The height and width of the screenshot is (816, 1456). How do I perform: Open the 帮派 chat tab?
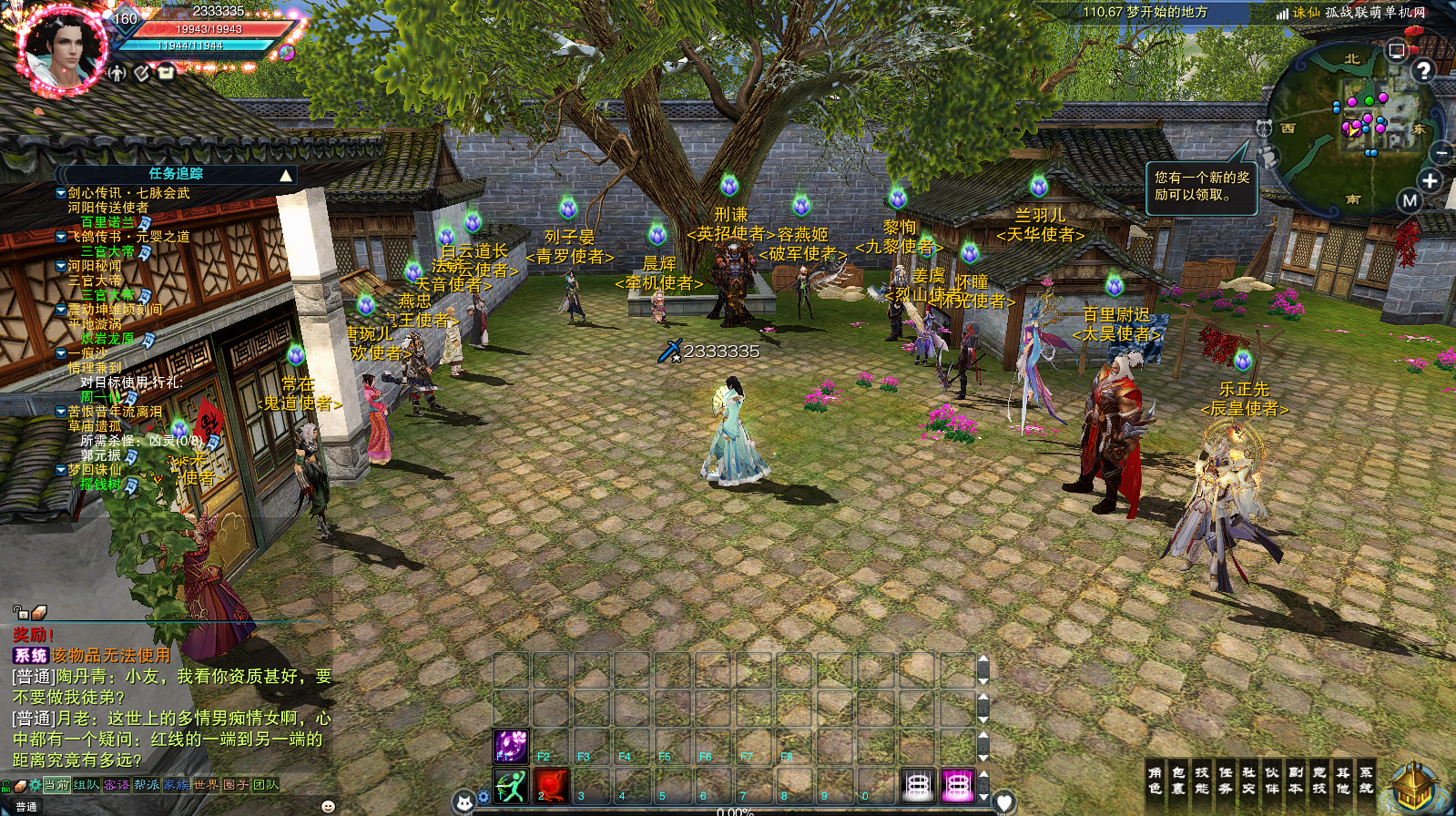(147, 785)
